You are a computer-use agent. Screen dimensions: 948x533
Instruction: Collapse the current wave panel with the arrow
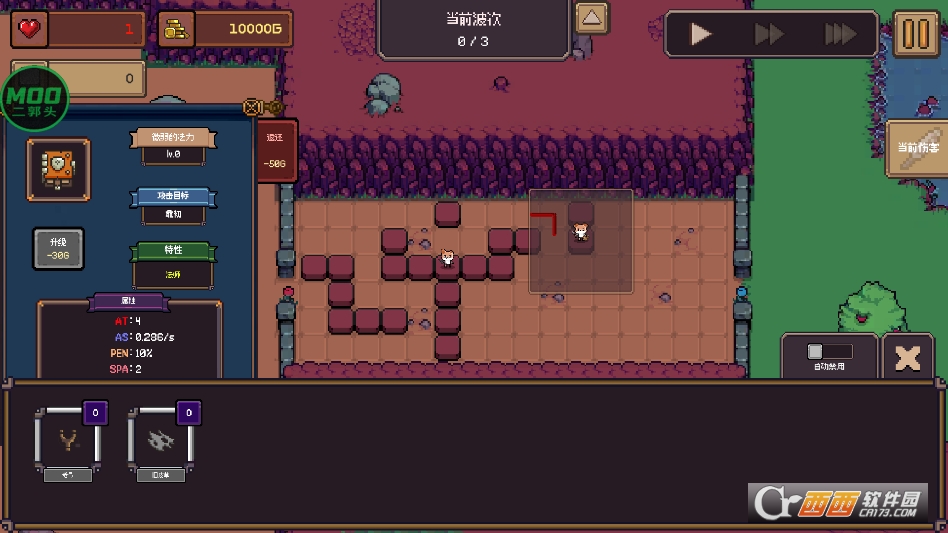pos(592,18)
